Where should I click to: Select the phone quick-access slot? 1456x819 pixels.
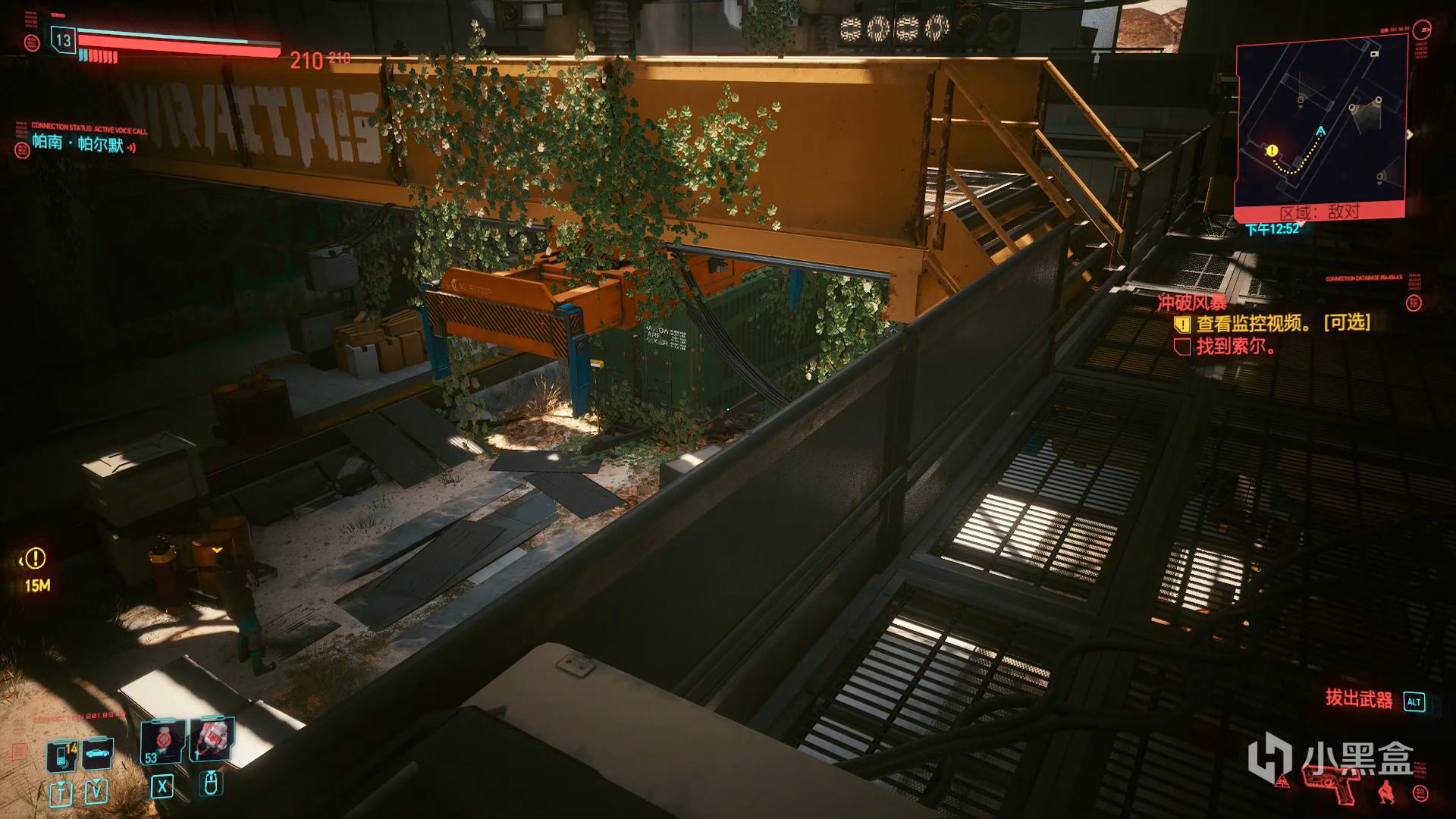[62, 755]
